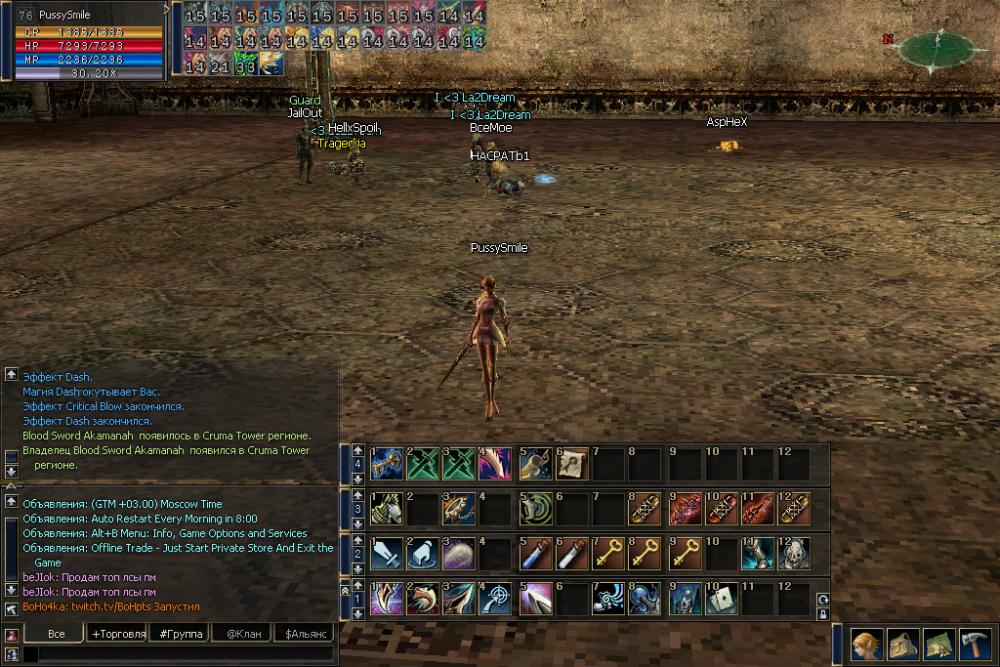1000x667 pixels.
Task: Use the blue potion in bar 2
Action: coord(534,553)
